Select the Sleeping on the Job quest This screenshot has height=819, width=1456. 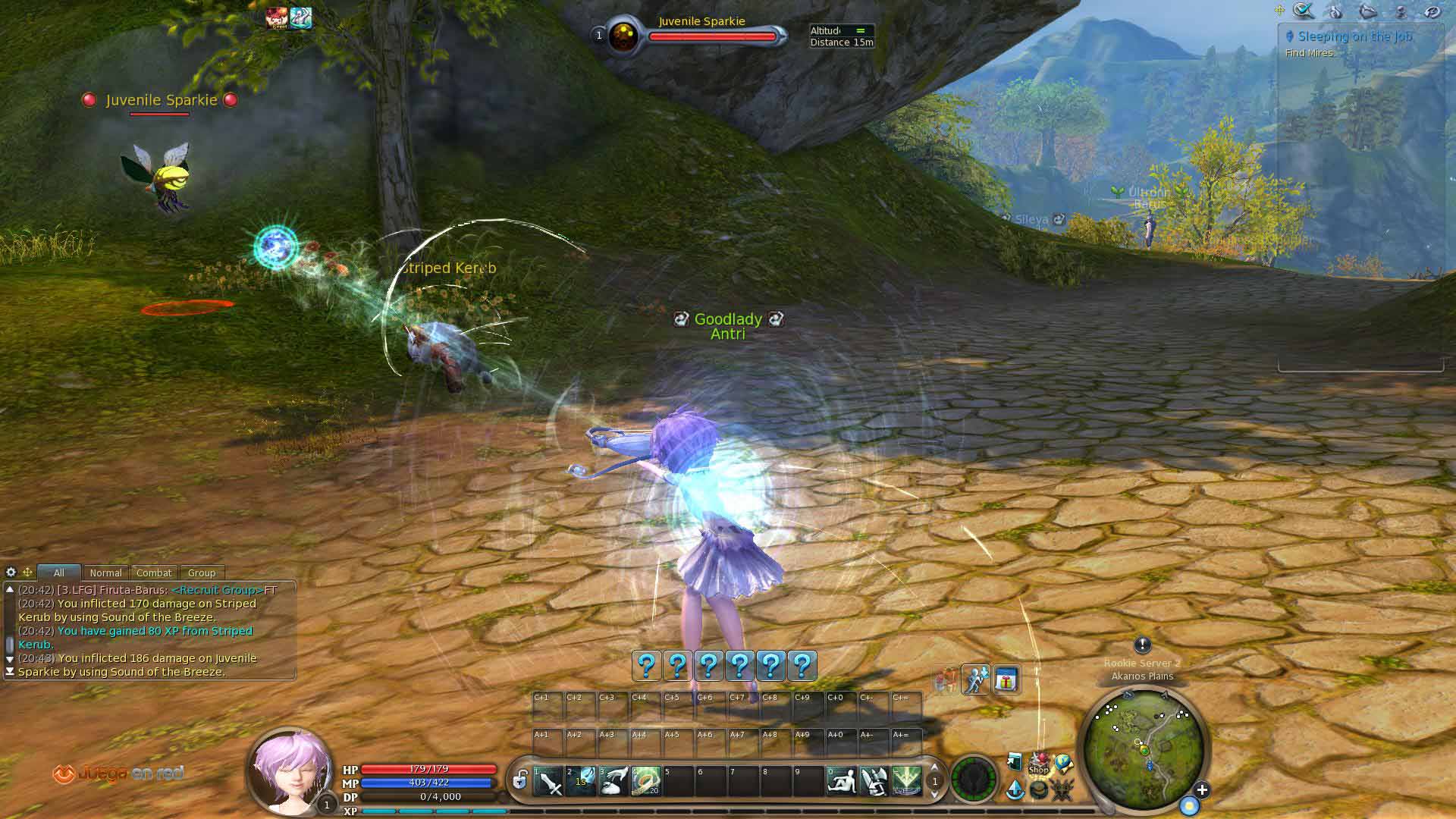pyautogui.click(x=1354, y=36)
